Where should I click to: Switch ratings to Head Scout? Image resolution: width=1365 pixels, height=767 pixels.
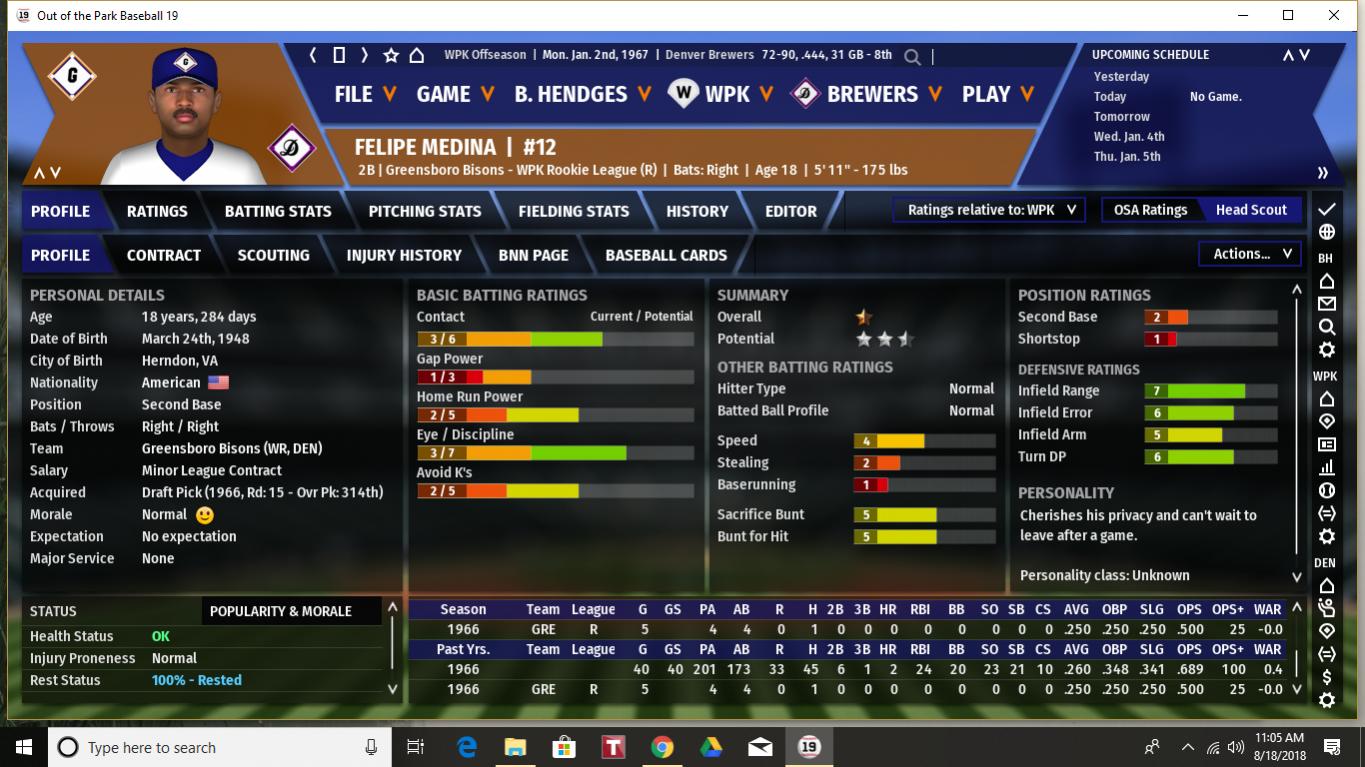pos(1251,210)
